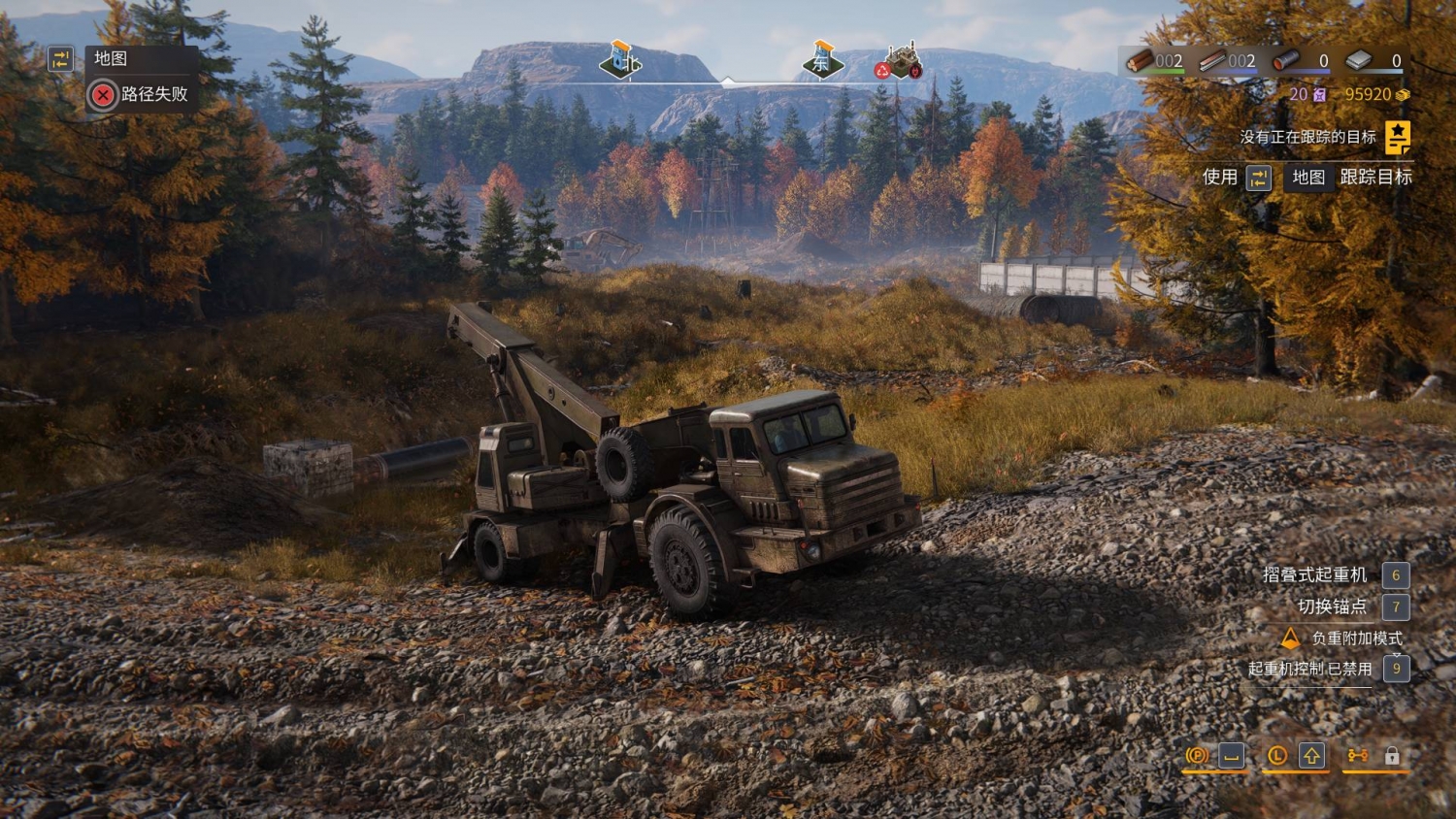This screenshot has width=1456, height=819.
Task: Open the map label in top-left panel
Action: (x=110, y=58)
